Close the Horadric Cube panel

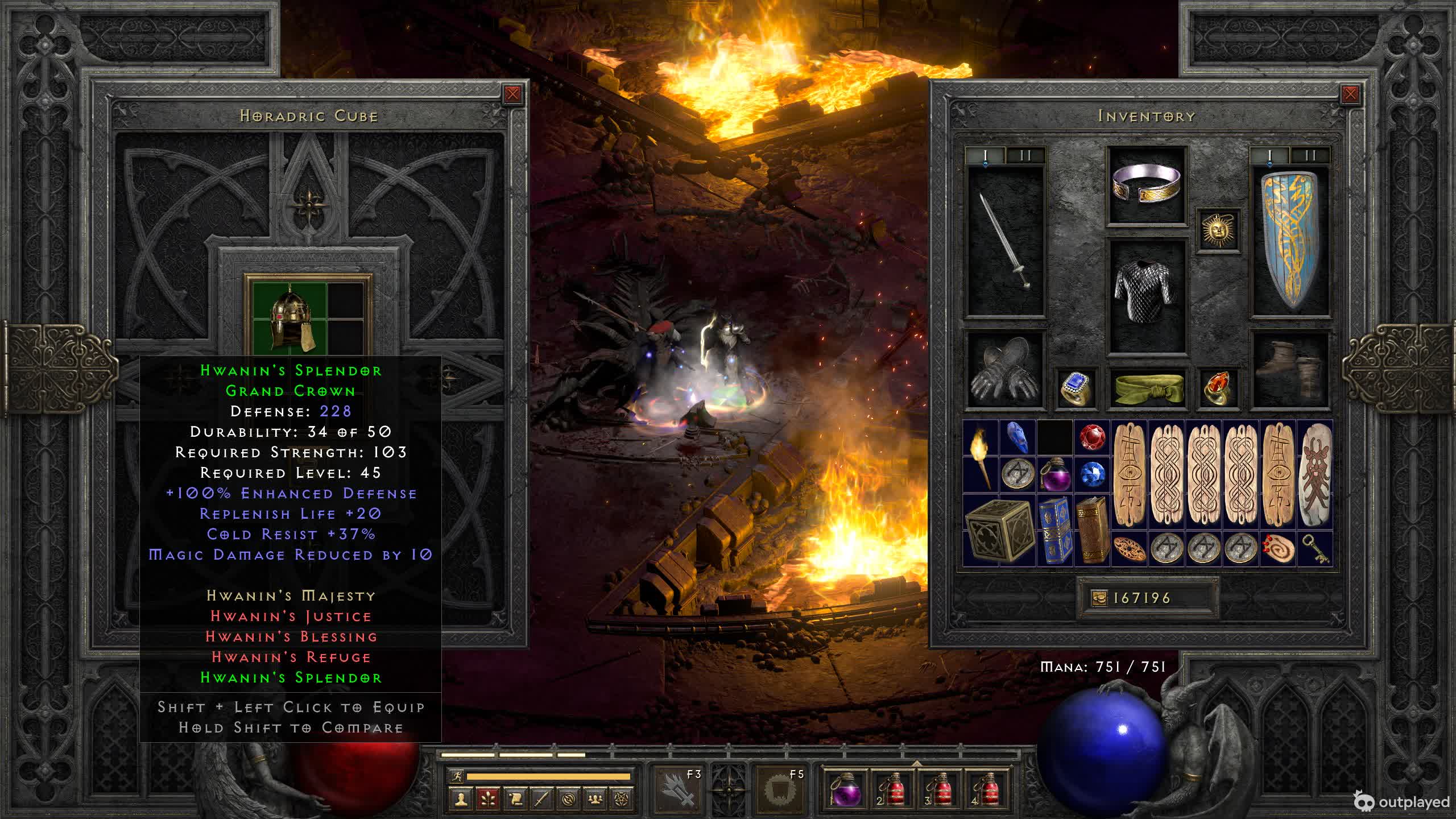[x=512, y=94]
